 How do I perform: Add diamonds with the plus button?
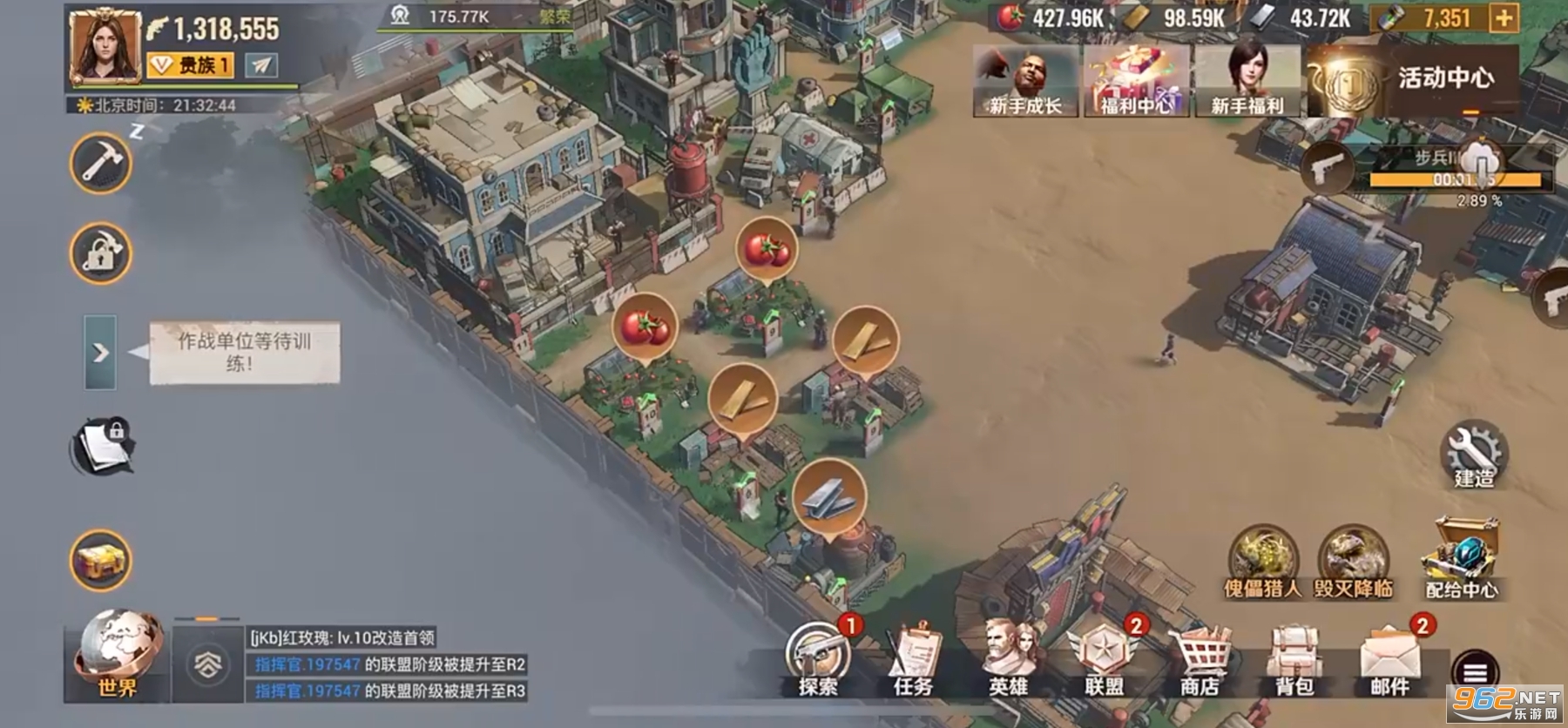[x=1504, y=18]
